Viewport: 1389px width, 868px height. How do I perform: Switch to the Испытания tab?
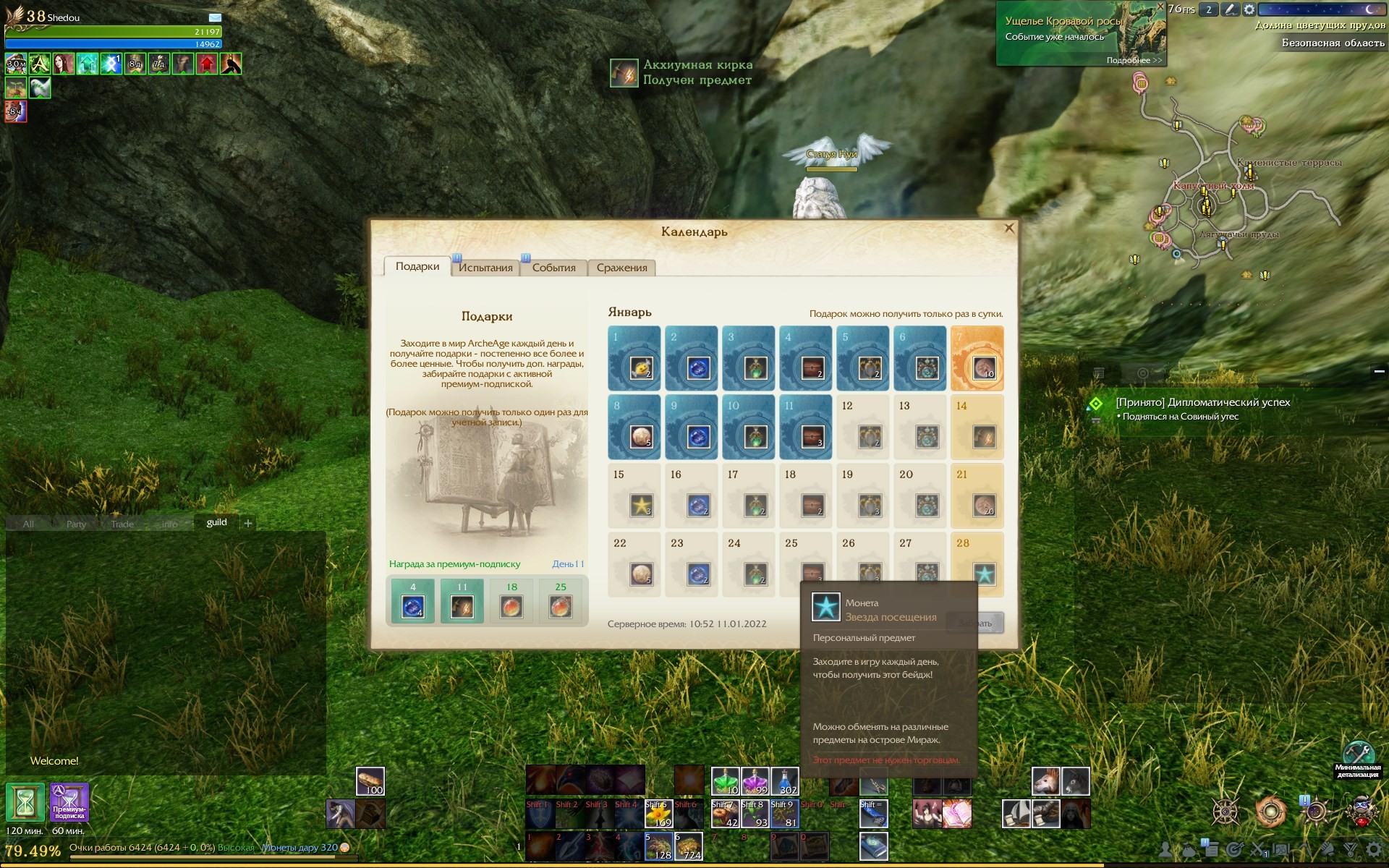485,268
